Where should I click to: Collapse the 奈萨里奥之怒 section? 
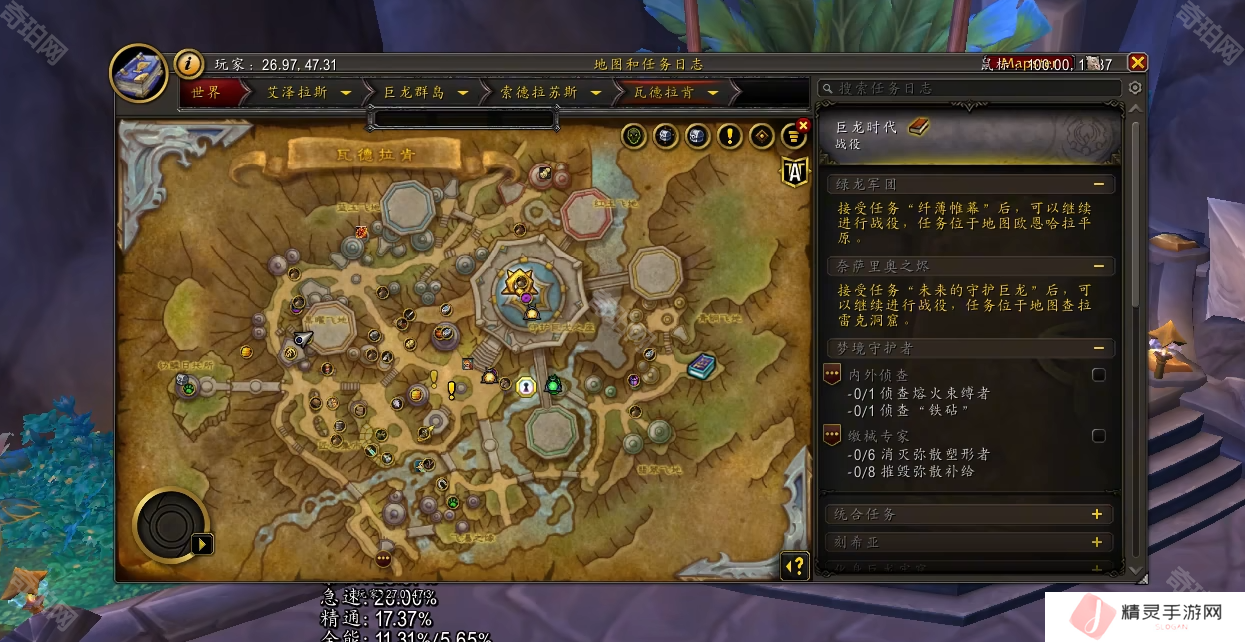pyautogui.click(x=1098, y=266)
